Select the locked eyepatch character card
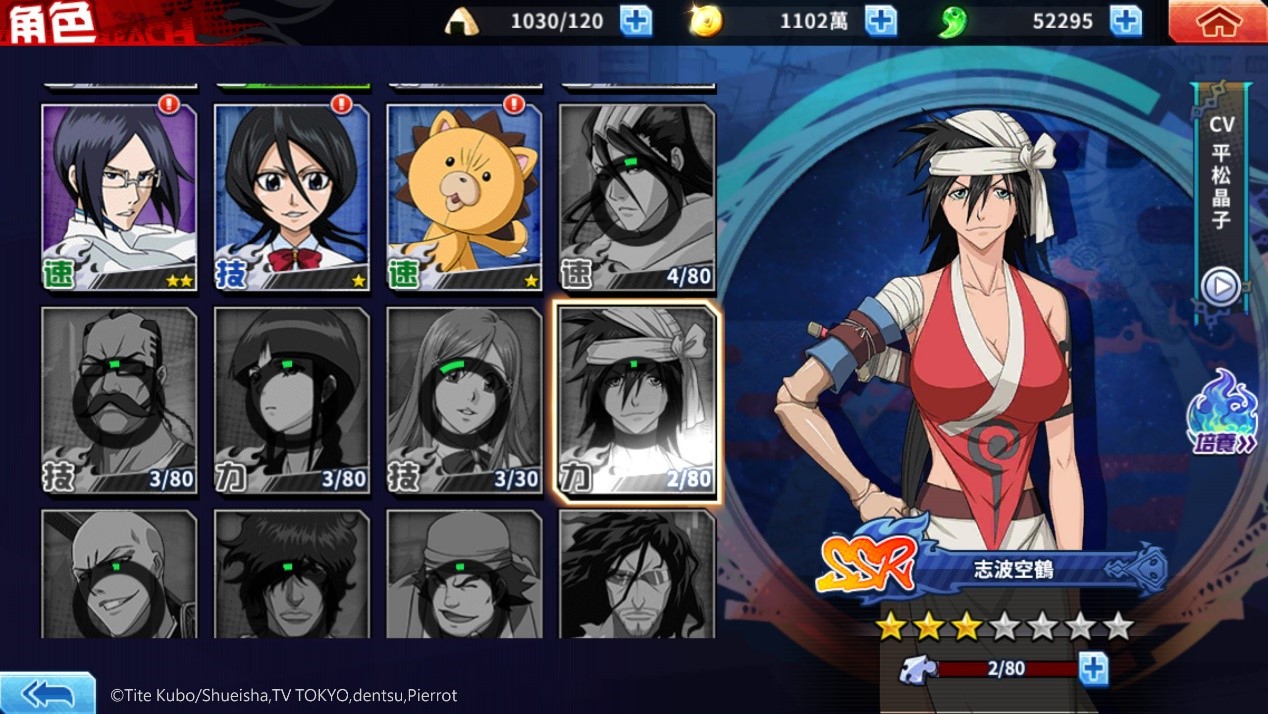 (x=637, y=574)
